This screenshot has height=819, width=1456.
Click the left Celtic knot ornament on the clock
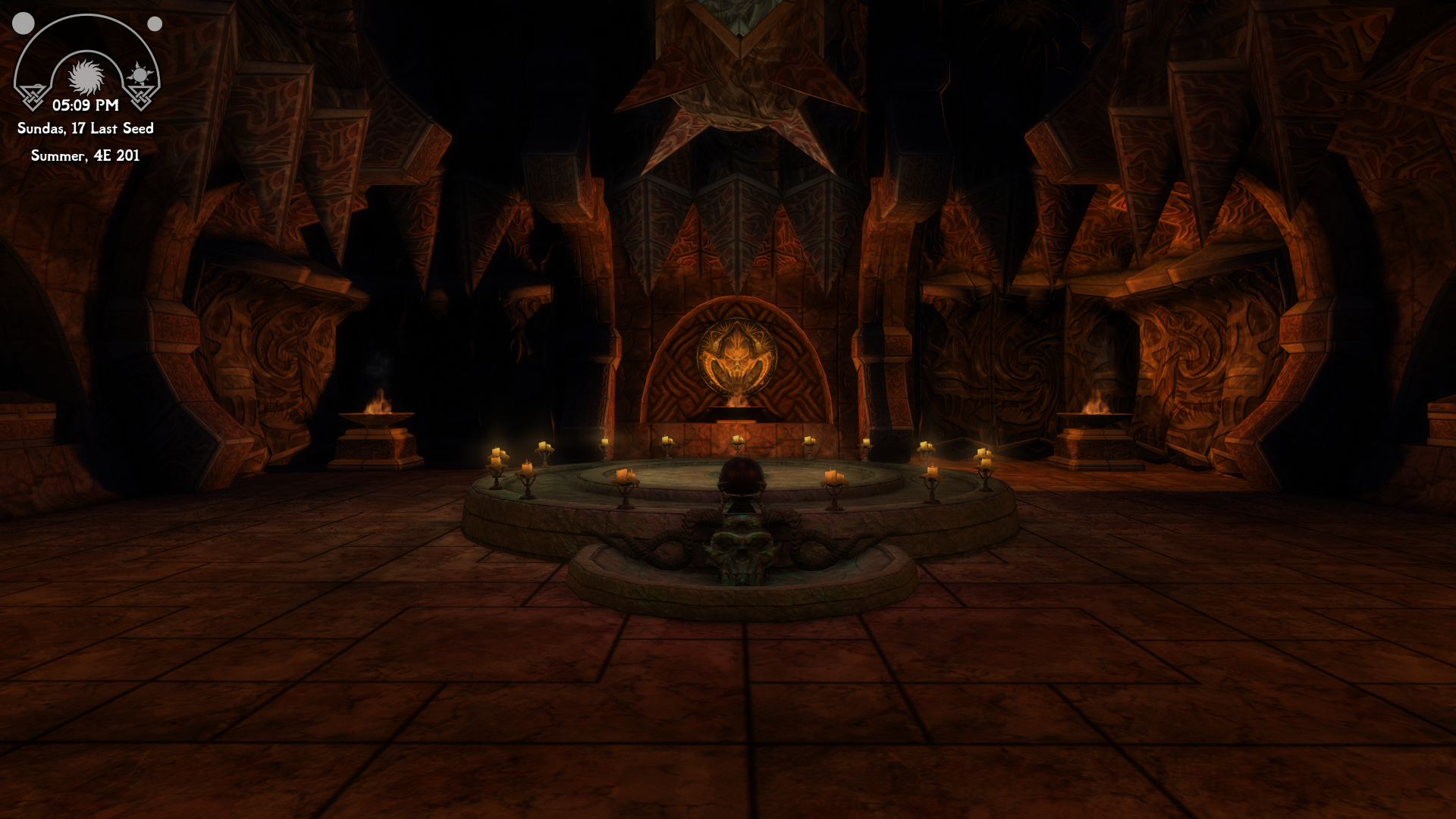point(33,97)
